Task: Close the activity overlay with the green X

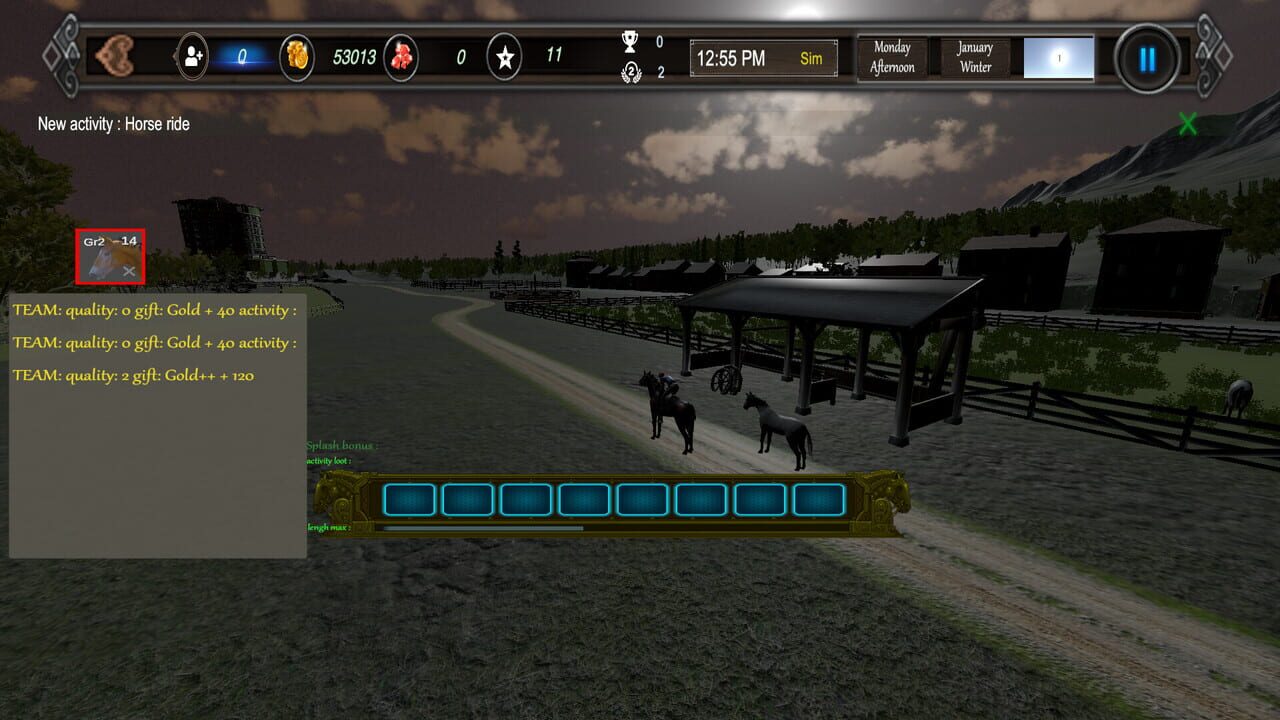Action: (1187, 124)
